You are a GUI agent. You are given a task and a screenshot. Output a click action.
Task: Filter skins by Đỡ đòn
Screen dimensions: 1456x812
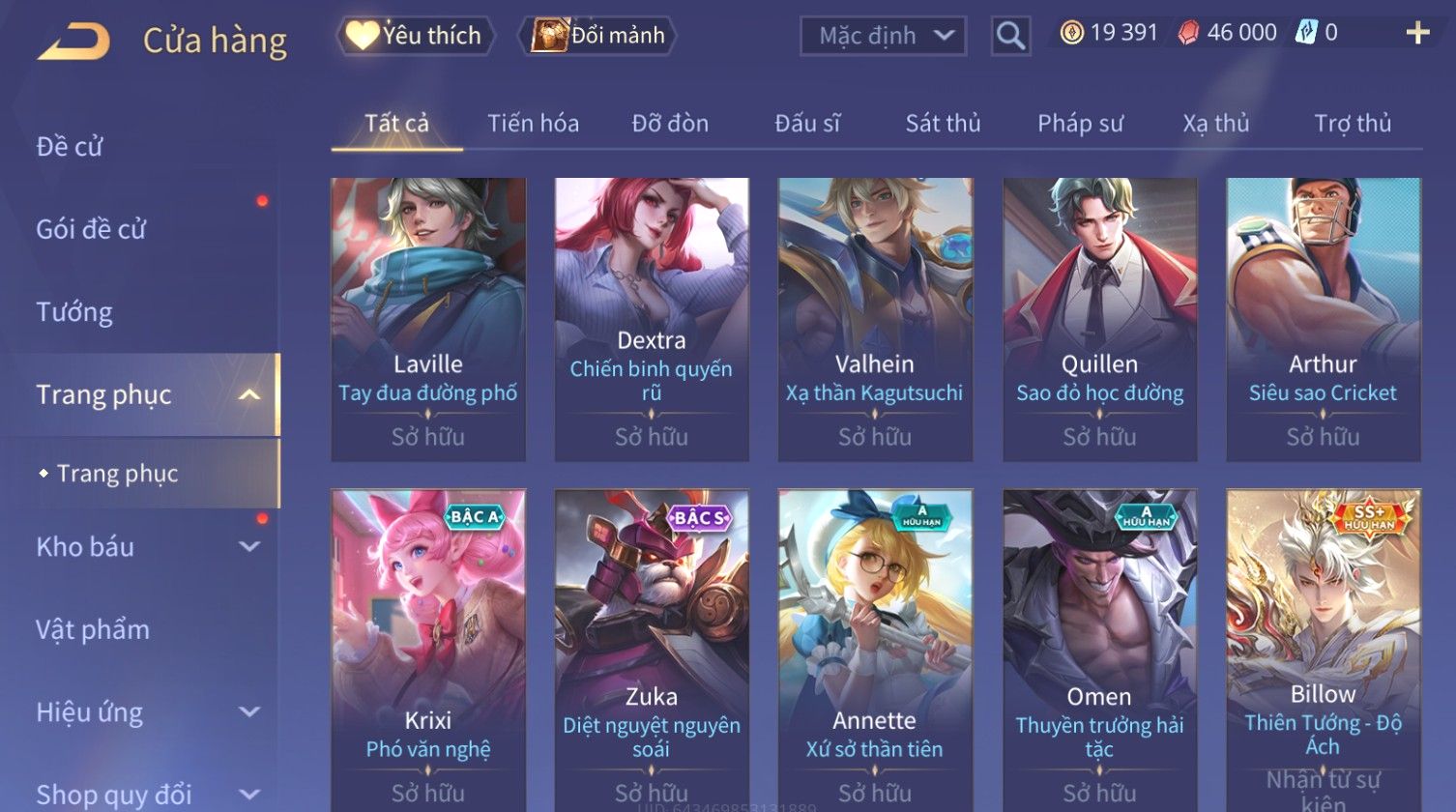[670, 124]
